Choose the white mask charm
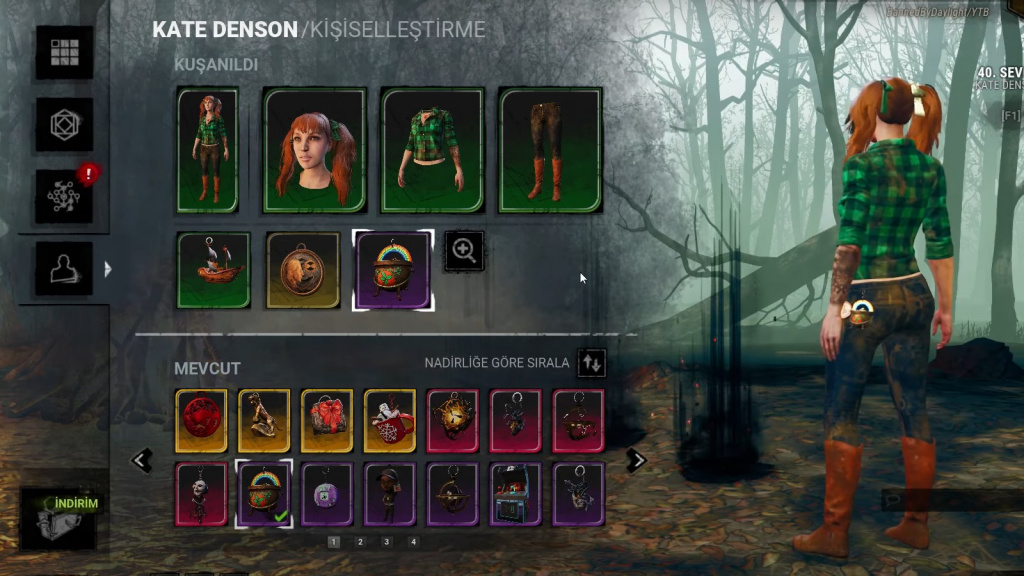Screen dimensions: 1024x576 coord(201,494)
